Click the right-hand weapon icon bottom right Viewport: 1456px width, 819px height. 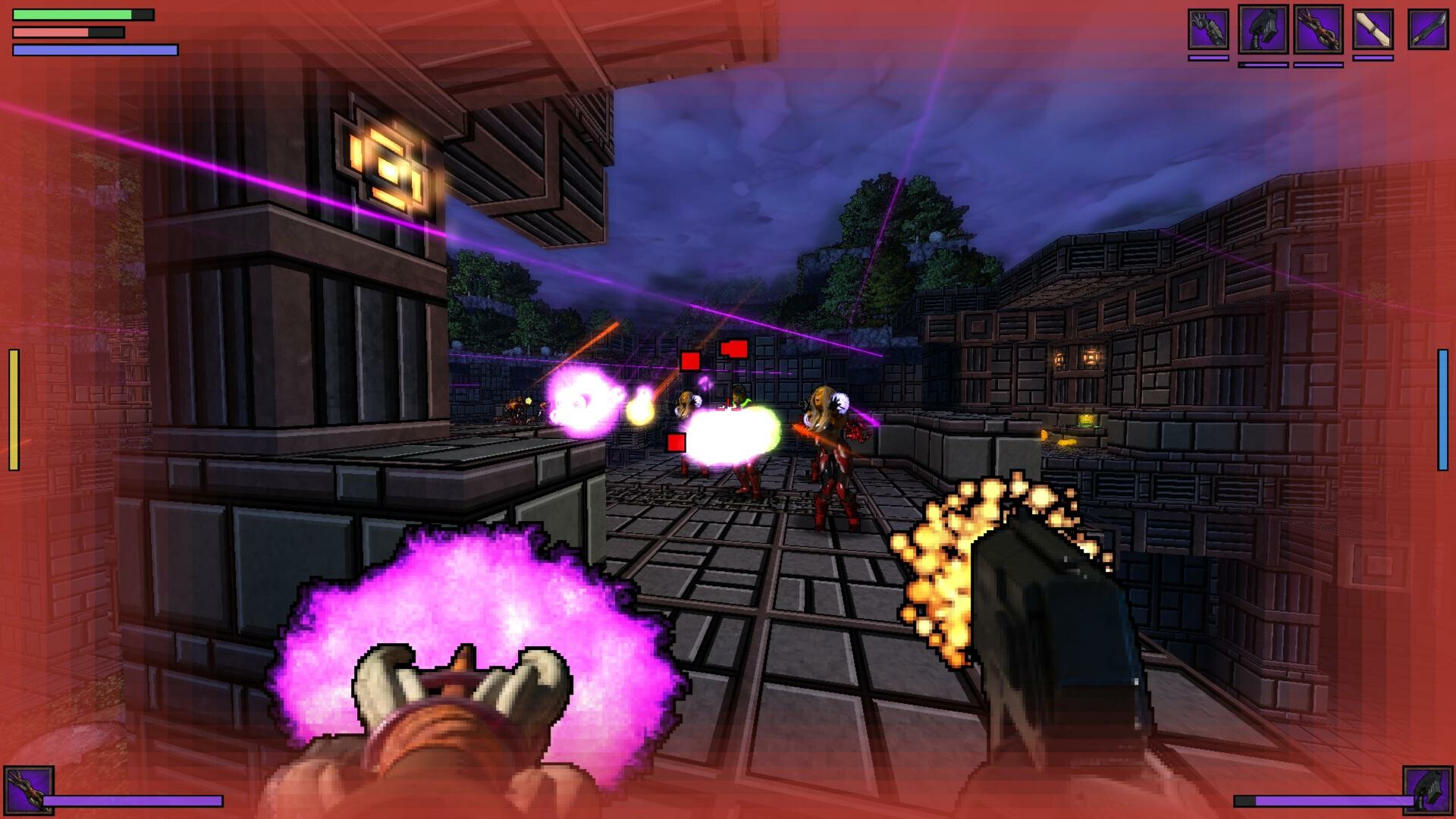coord(1429,790)
